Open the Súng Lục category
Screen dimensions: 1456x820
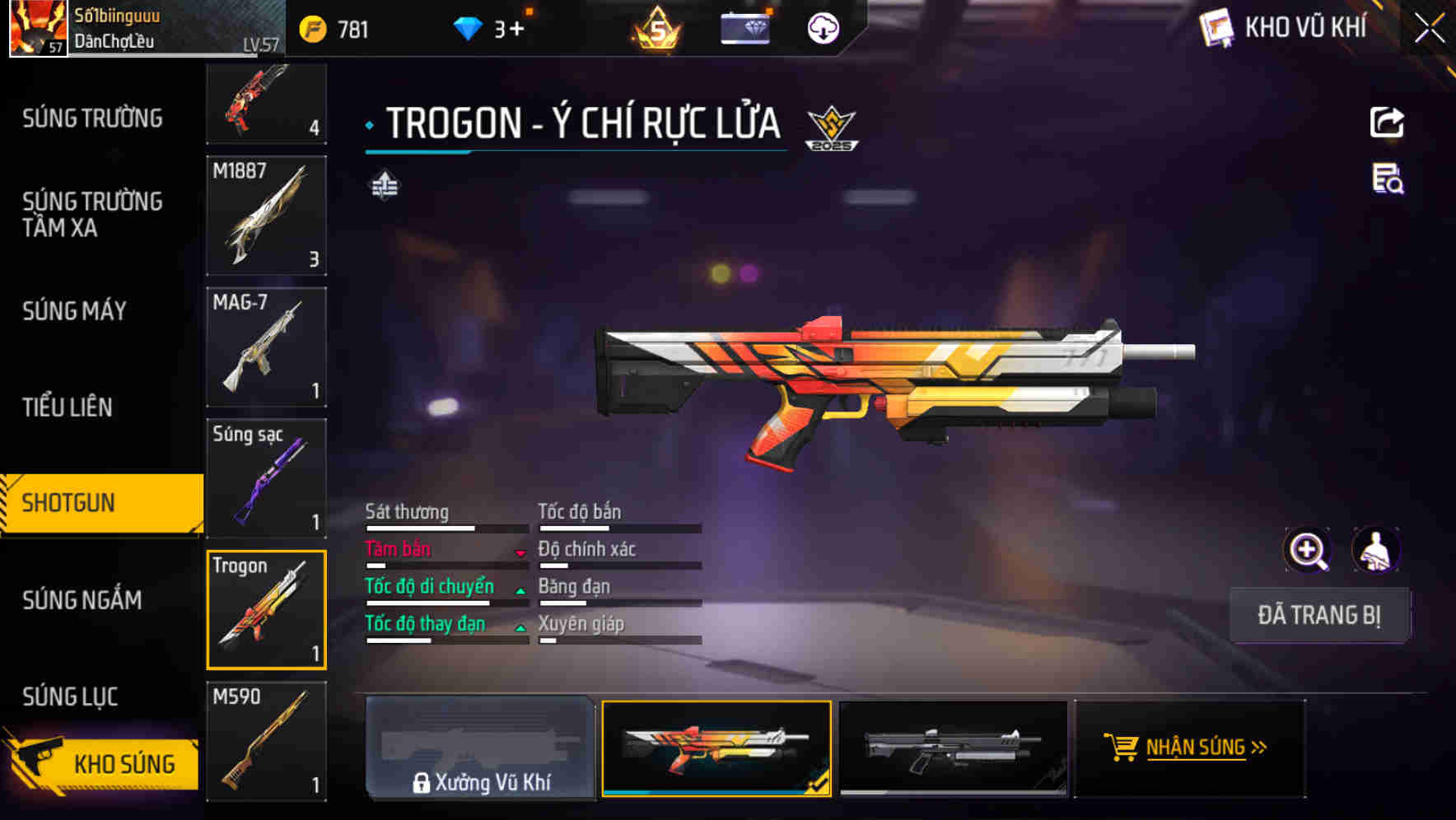click(70, 697)
